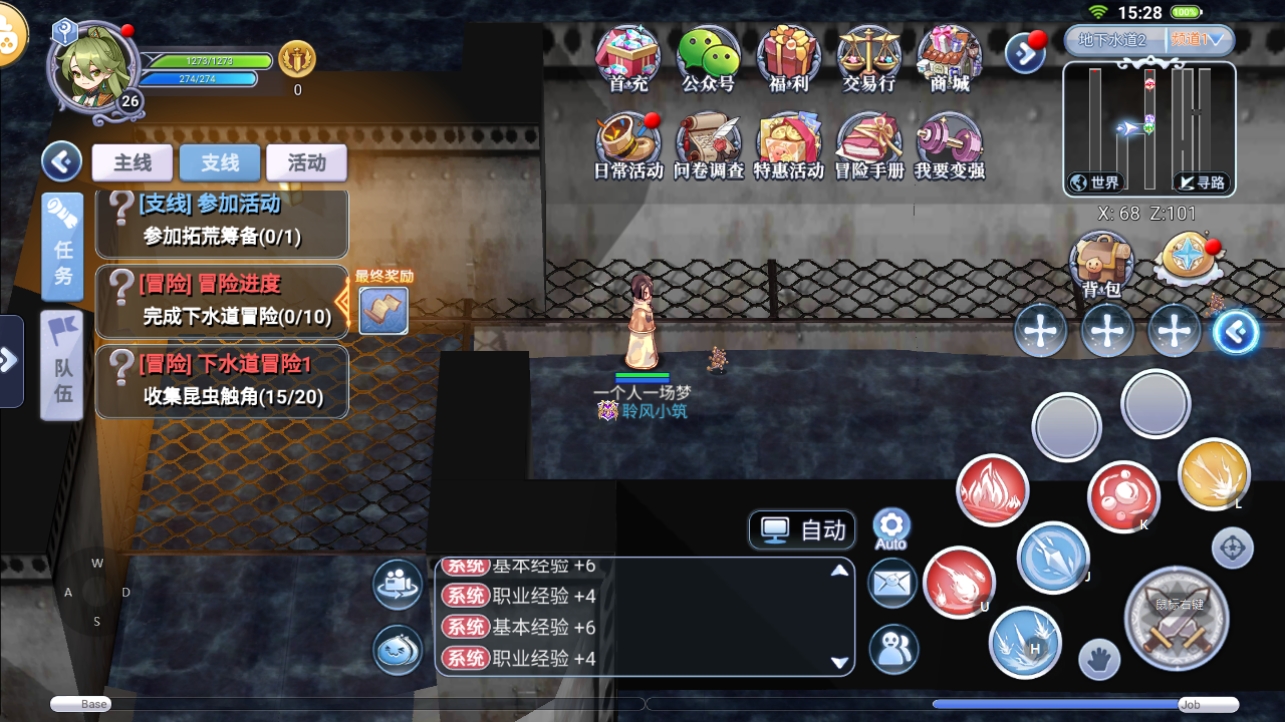Image resolution: width=1285 pixels, height=722 pixels.
Task: Open 特惠活动 special offers
Action: point(788,145)
